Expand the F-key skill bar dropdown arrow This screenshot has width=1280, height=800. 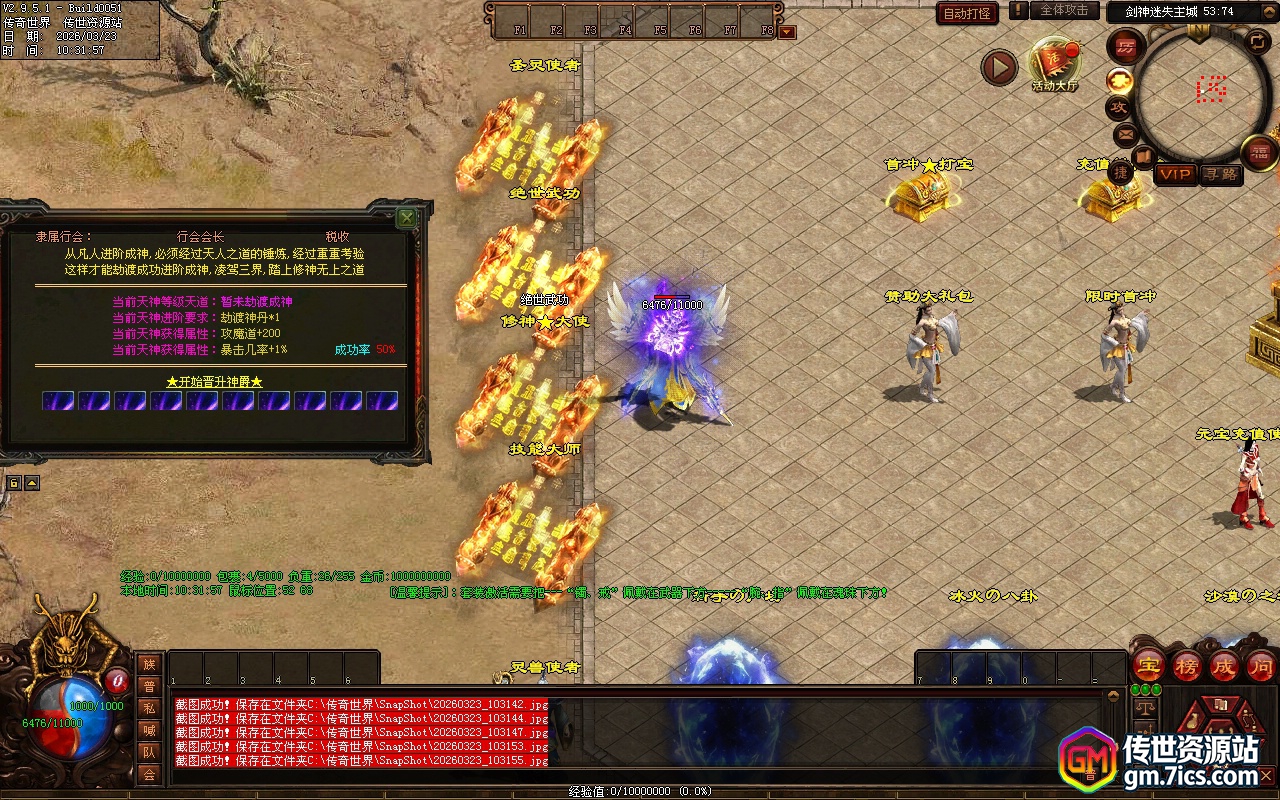coord(787,32)
